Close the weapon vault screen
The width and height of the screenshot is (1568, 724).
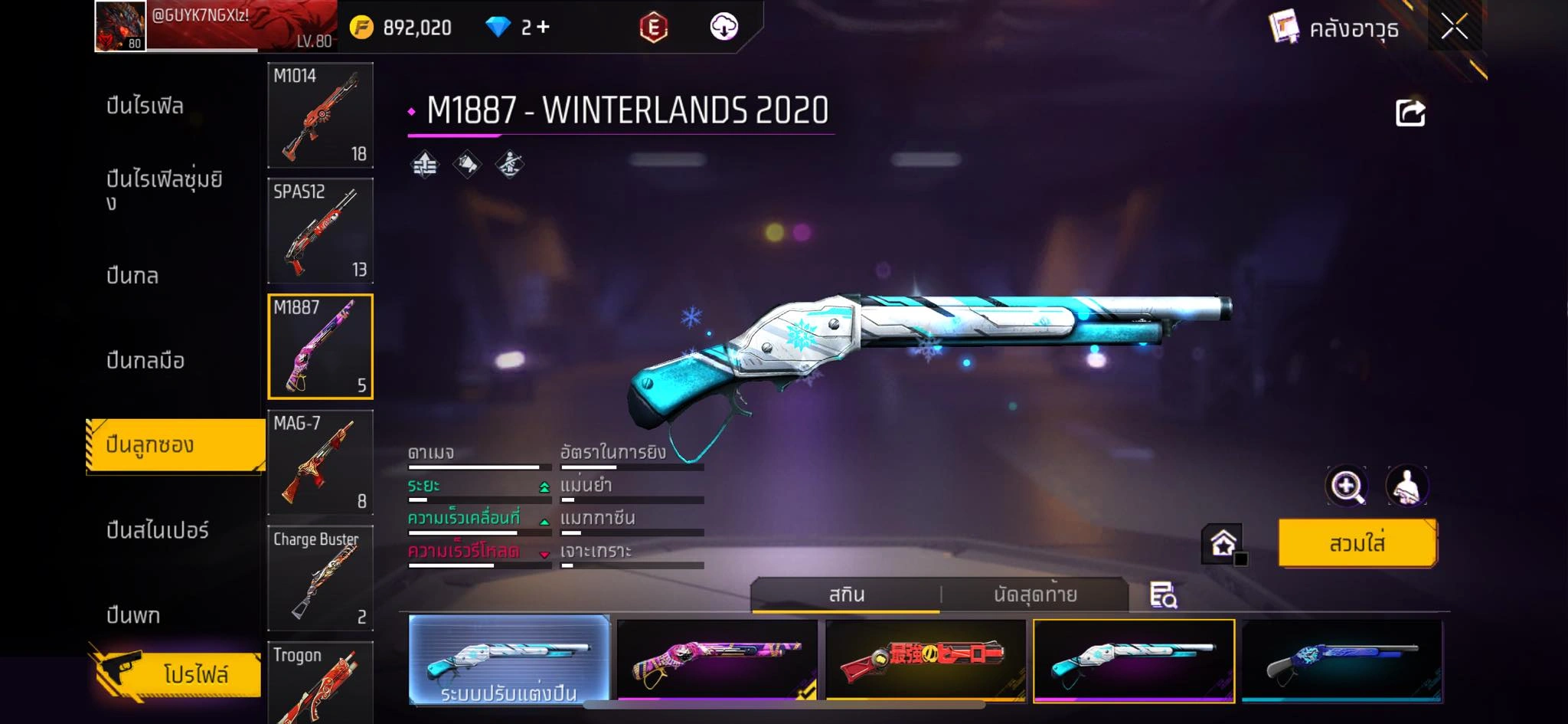(x=1454, y=28)
